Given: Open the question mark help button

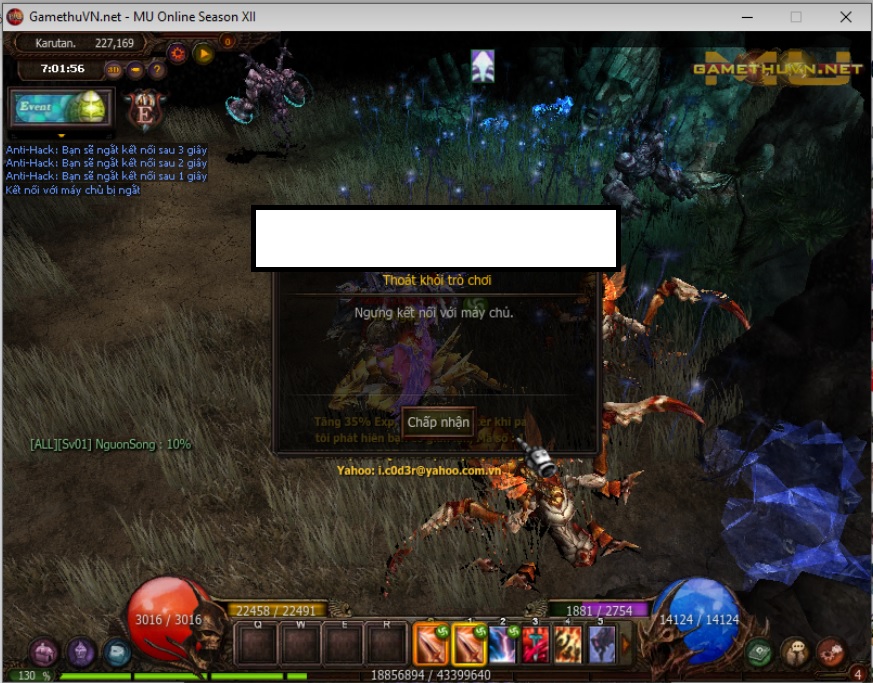Looking at the screenshot, I should (x=157, y=70).
